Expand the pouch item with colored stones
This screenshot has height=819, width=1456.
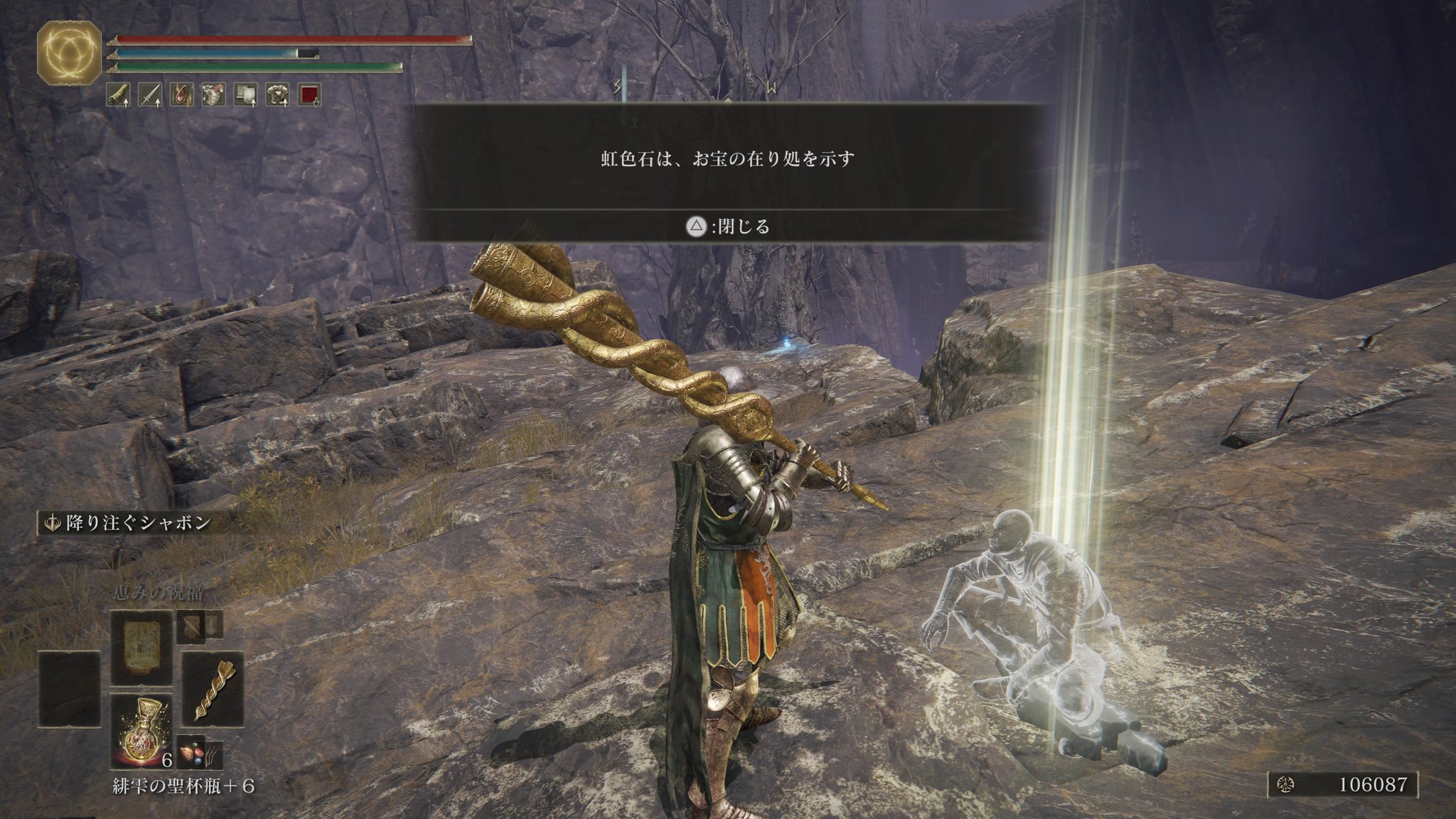click(191, 753)
